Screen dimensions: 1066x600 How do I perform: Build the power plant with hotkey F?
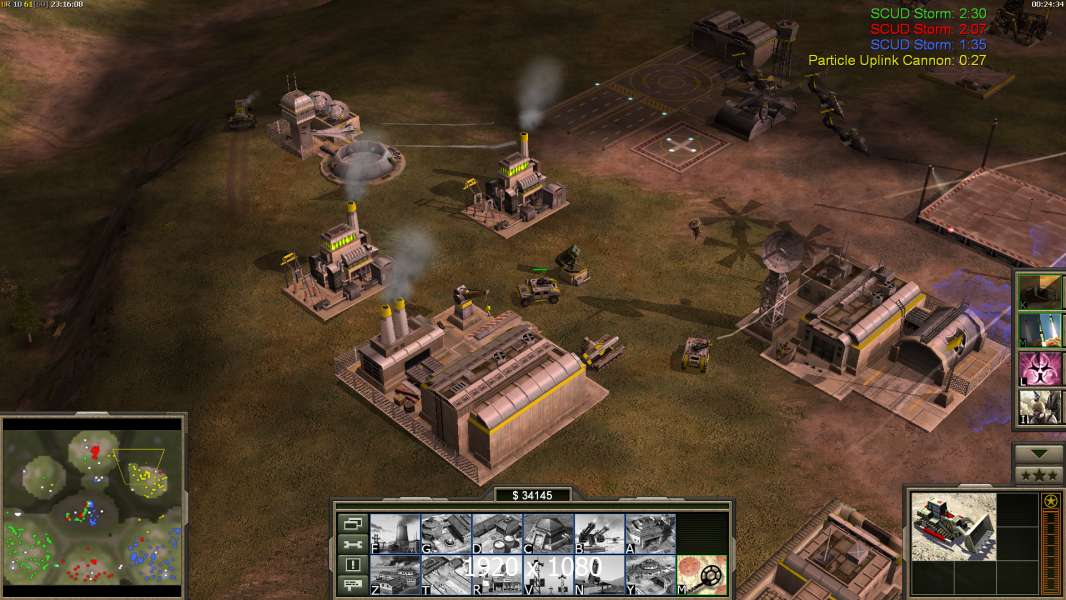(395, 534)
